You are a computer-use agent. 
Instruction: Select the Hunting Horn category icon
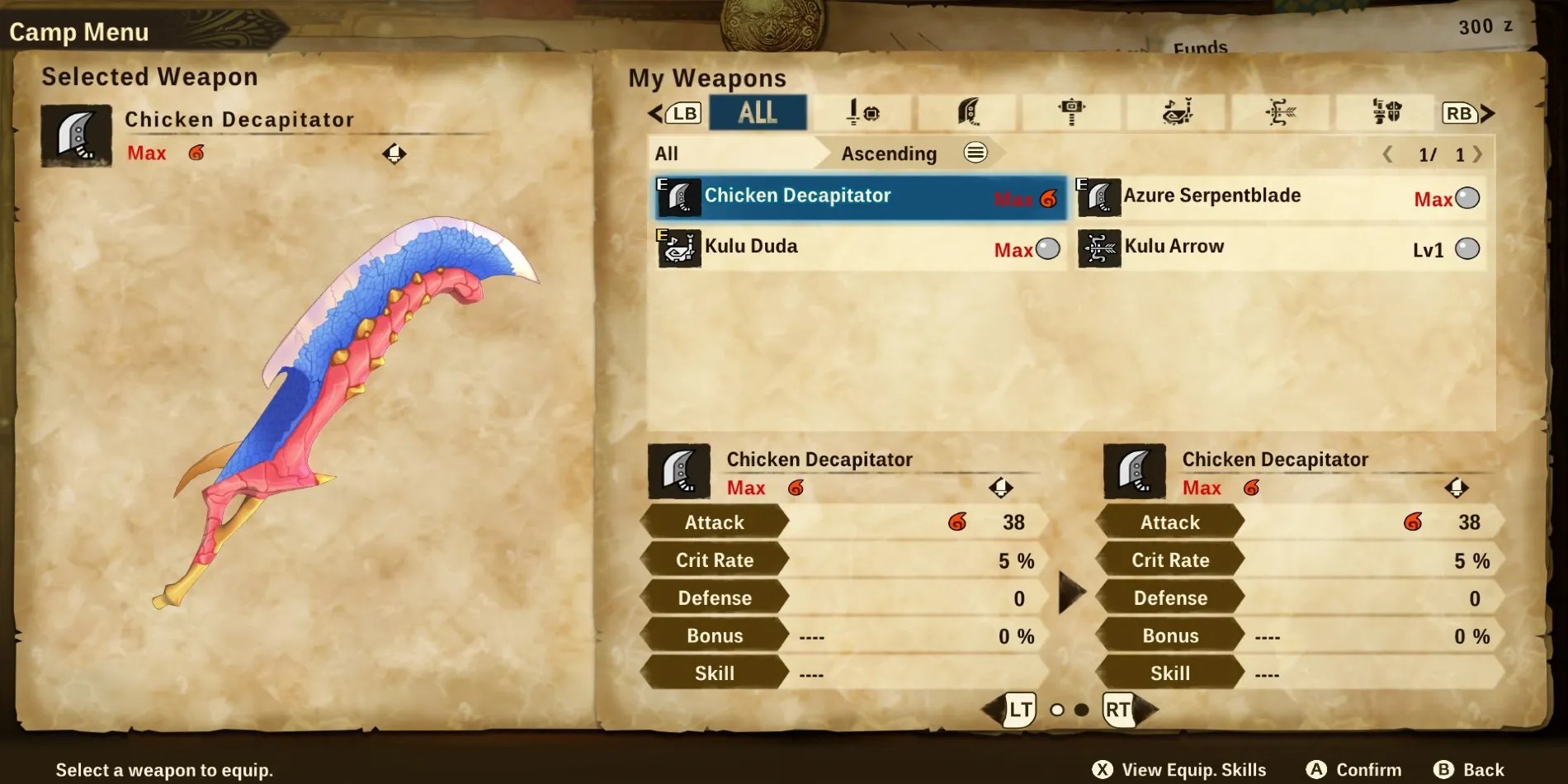[1178, 113]
